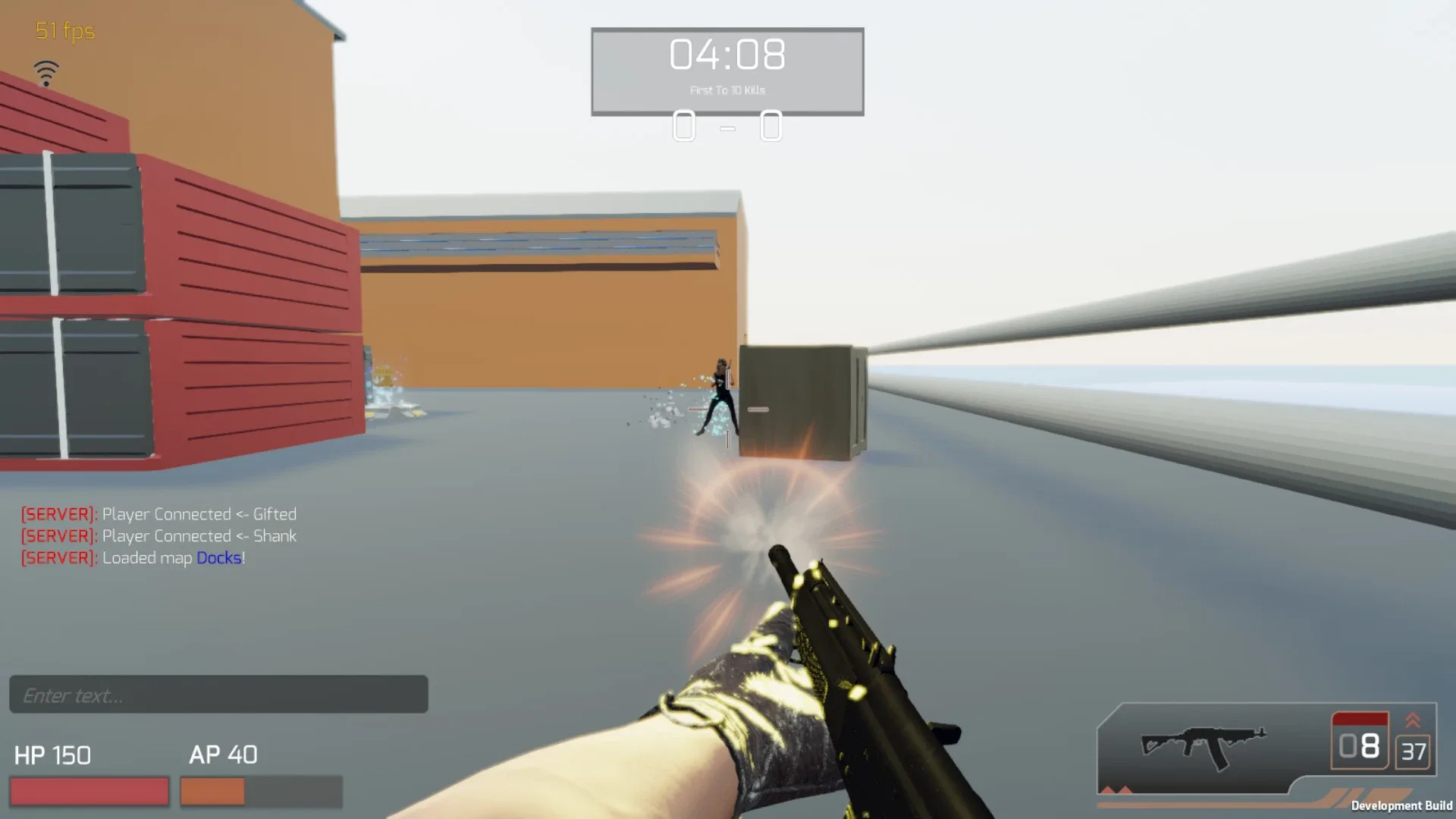
Task: Click the orange triangle markers below the weapon panel
Action: pos(1115,790)
